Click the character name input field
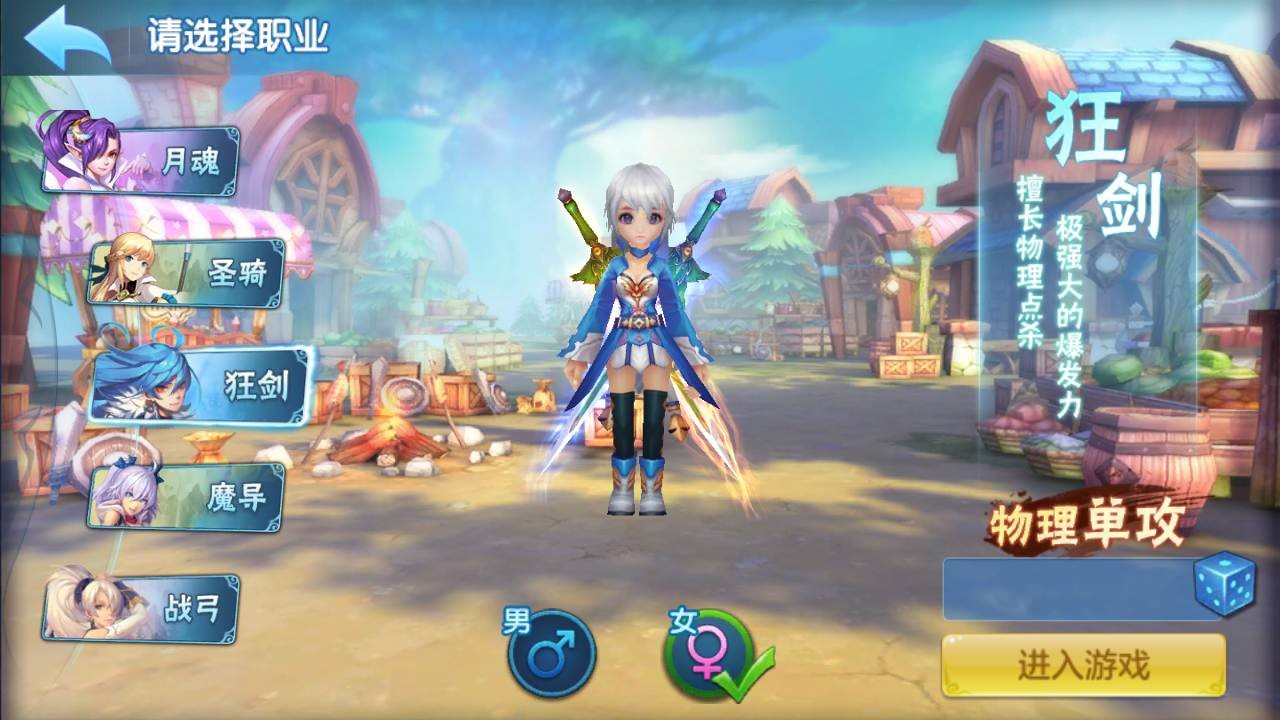Viewport: 1280px width, 720px height. click(1066, 589)
